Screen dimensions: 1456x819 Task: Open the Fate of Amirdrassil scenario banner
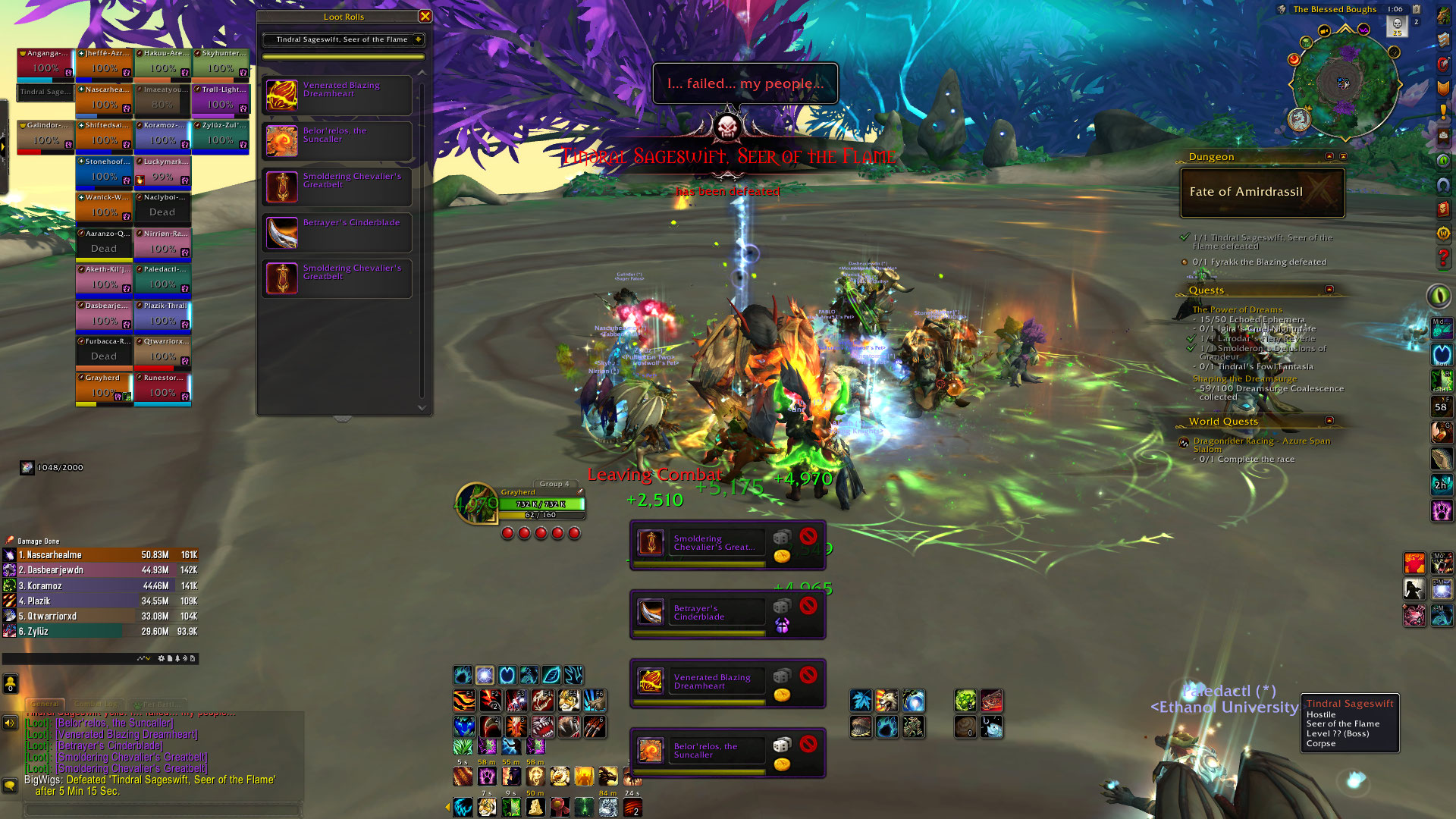[1262, 192]
